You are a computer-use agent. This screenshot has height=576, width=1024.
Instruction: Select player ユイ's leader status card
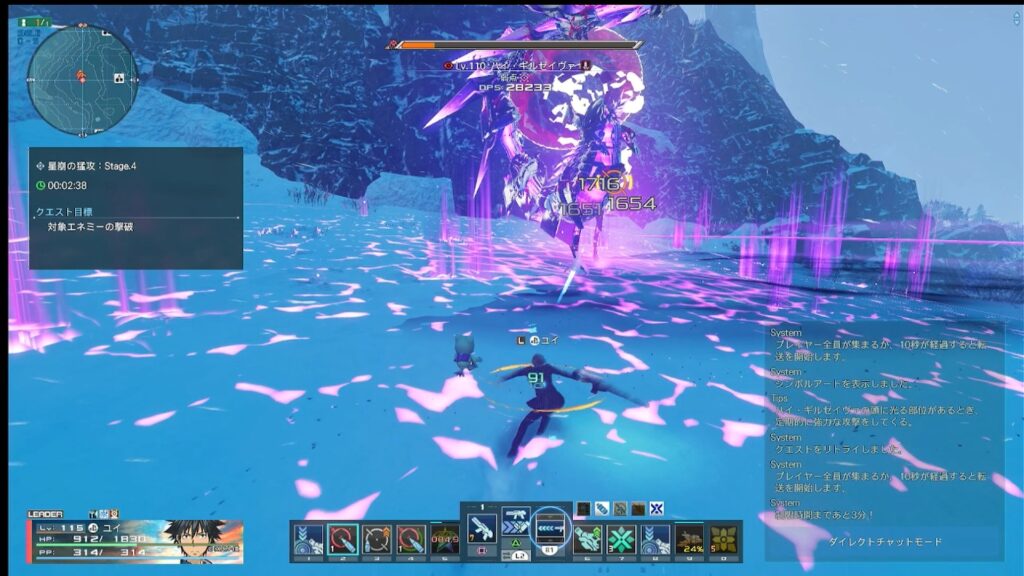[135, 538]
